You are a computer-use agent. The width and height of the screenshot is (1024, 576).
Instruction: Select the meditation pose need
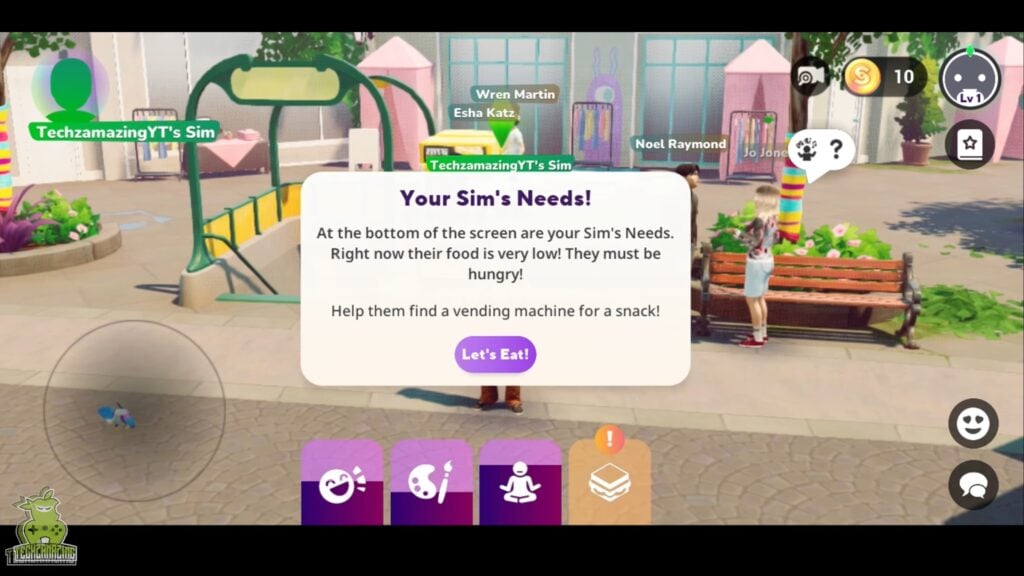tap(520, 484)
